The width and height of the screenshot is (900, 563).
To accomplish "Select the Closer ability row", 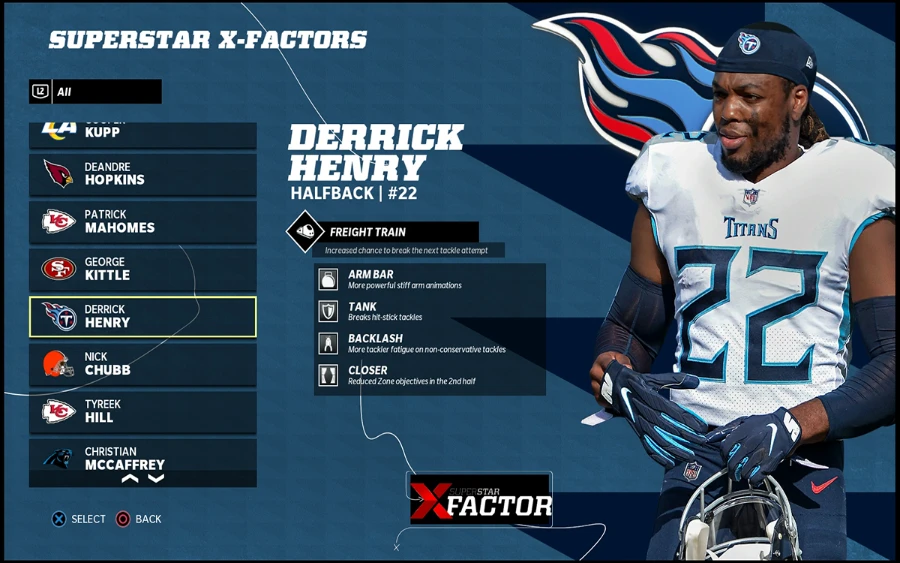I will (x=430, y=375).
